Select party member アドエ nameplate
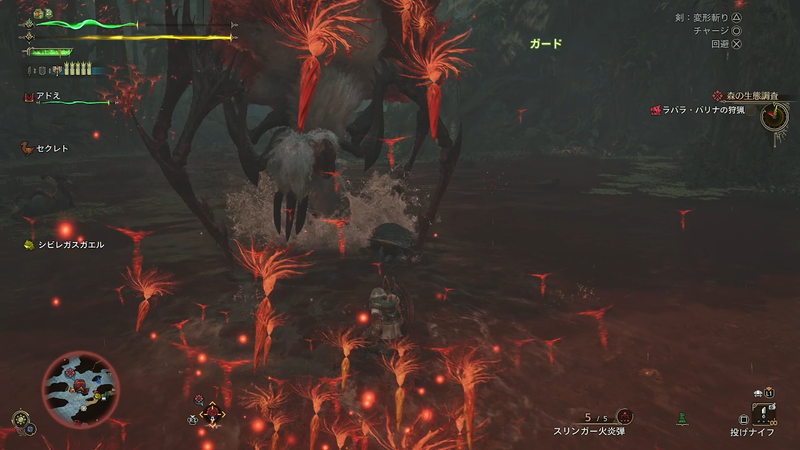This screenshot has height=450, width=800. (x=50, y=96)
